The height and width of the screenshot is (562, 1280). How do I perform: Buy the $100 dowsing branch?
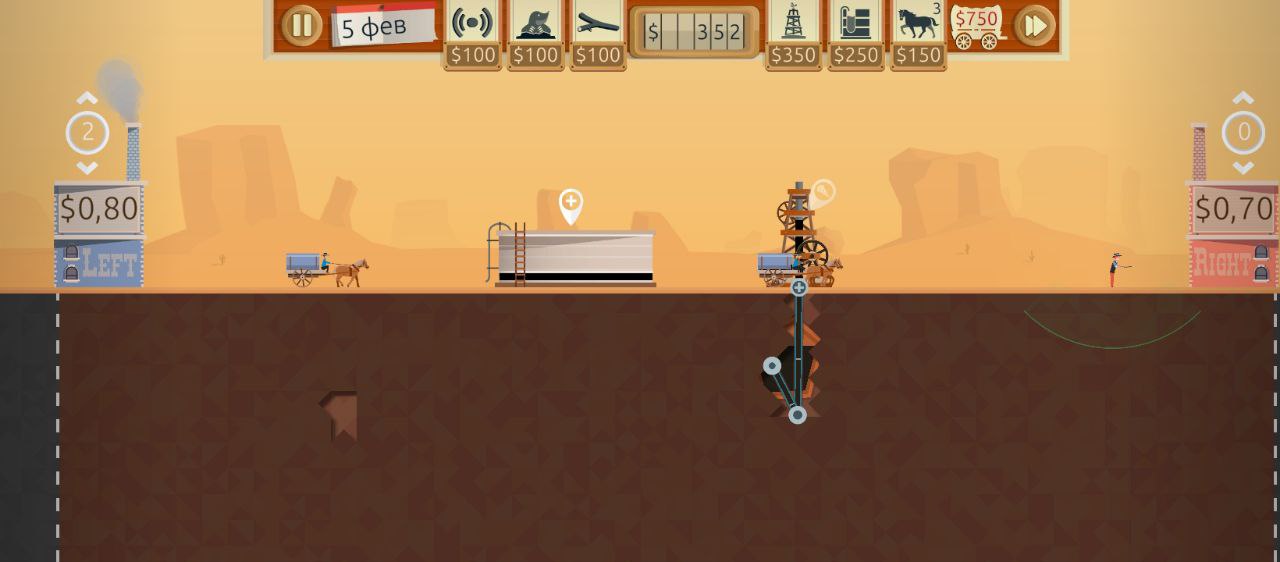(598, 24)
